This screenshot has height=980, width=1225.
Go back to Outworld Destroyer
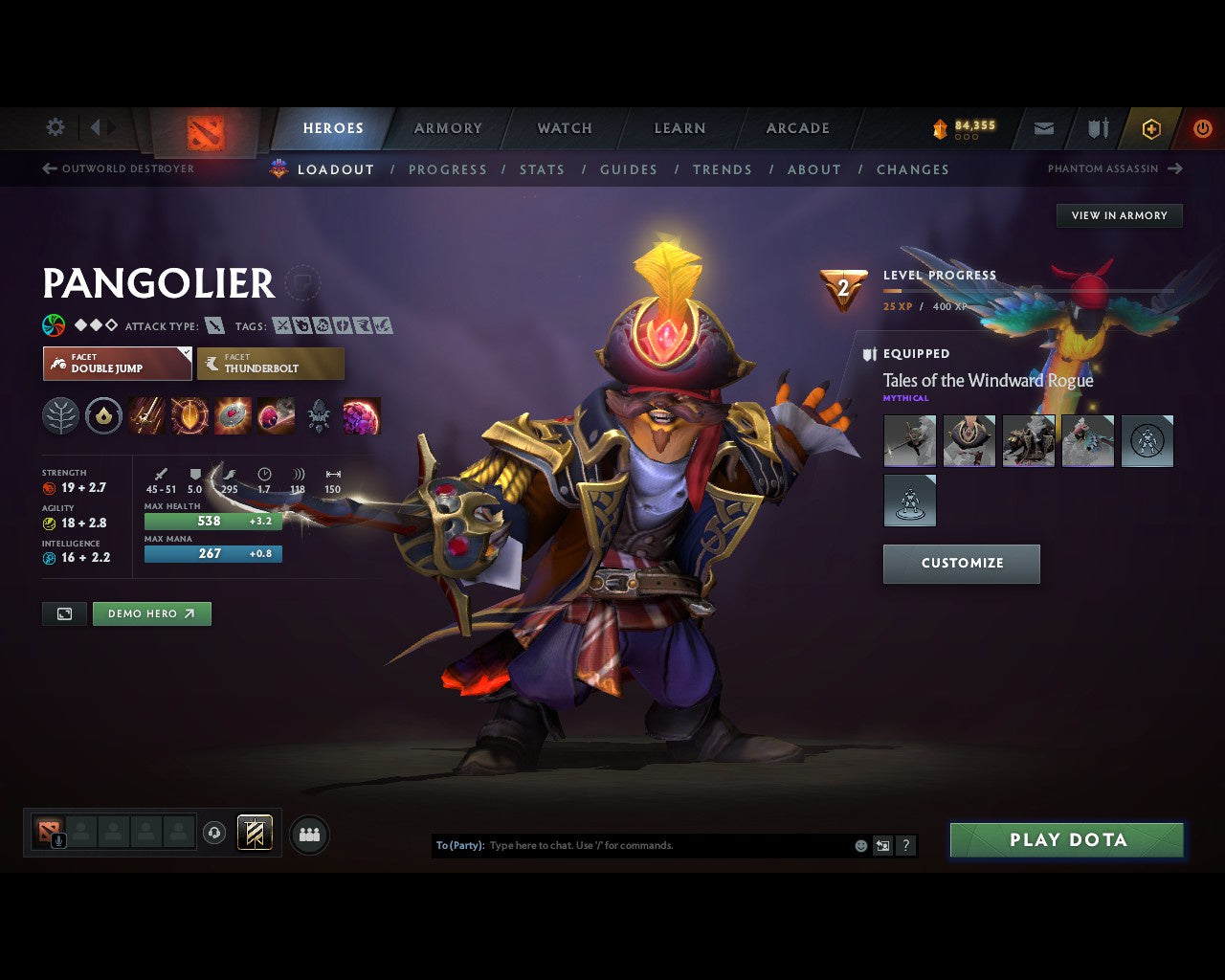118,168
